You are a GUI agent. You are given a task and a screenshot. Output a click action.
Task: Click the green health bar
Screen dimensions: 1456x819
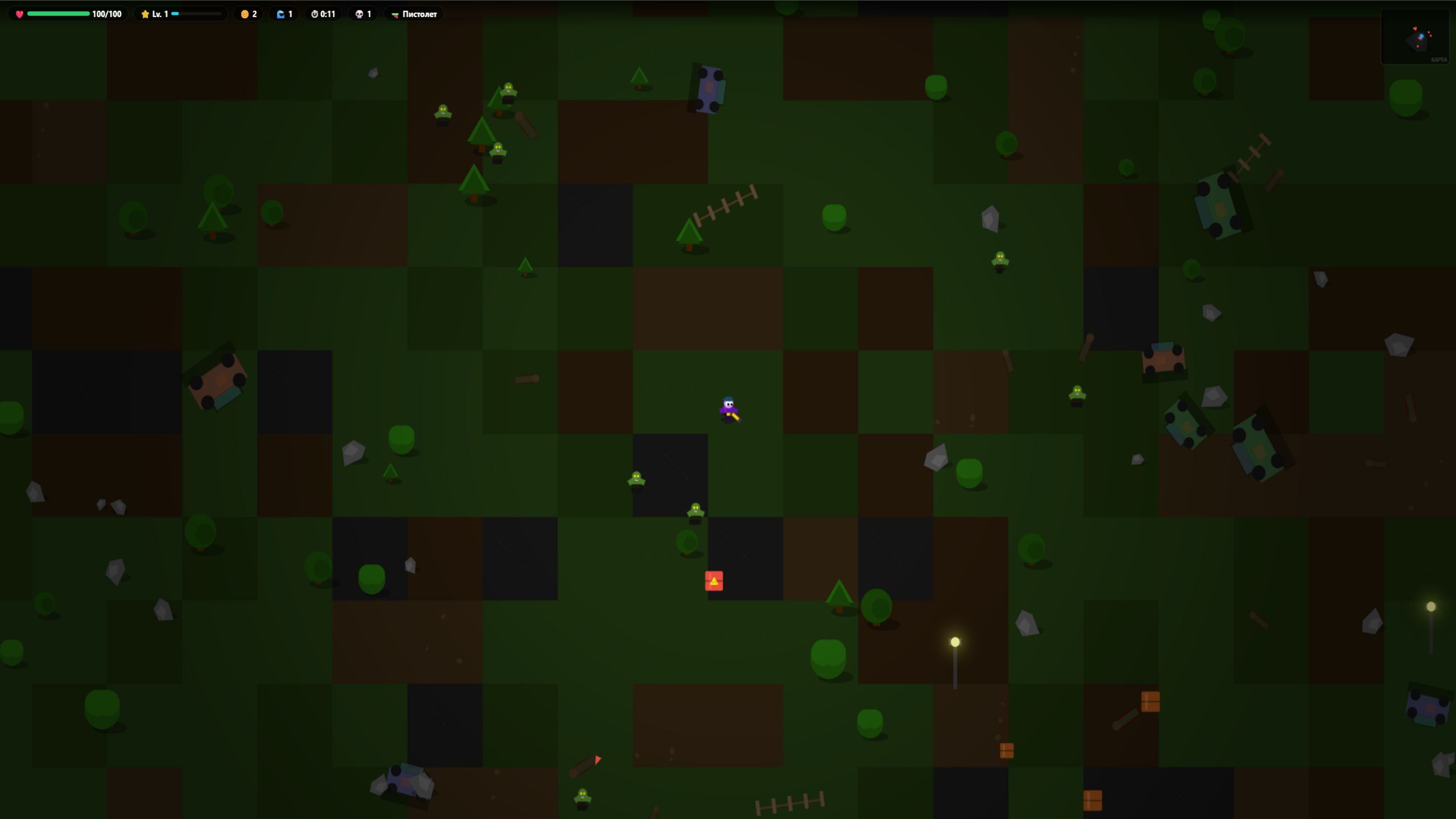click(x=59, y=13)
